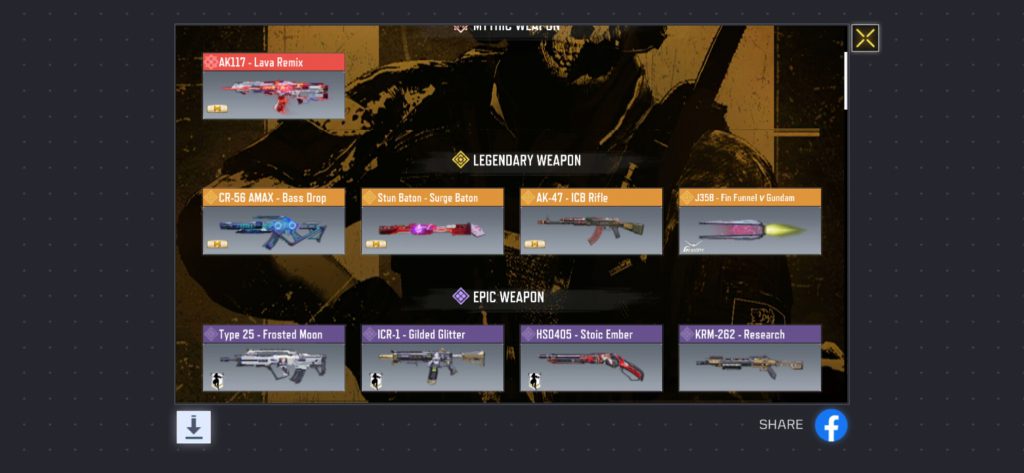Select the ICR-1 - Gilded Glitter card
Screen dimensions: 1024x473
tap(432, 358)
